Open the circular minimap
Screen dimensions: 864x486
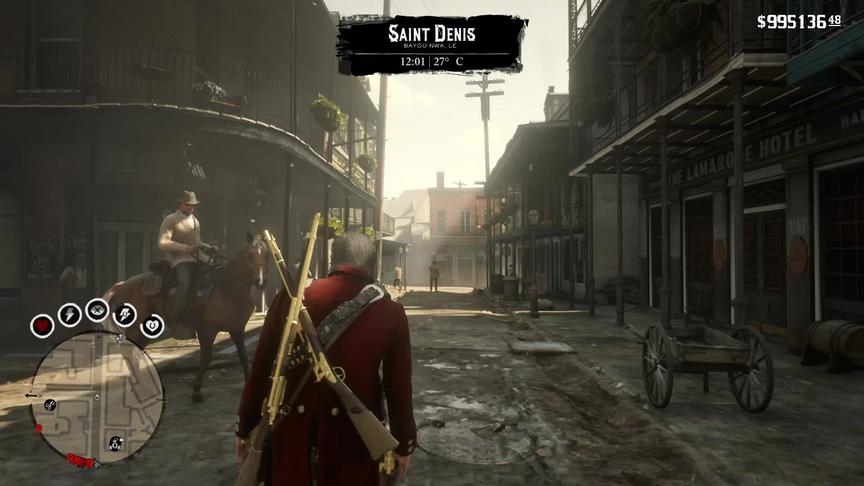[97, 397]
